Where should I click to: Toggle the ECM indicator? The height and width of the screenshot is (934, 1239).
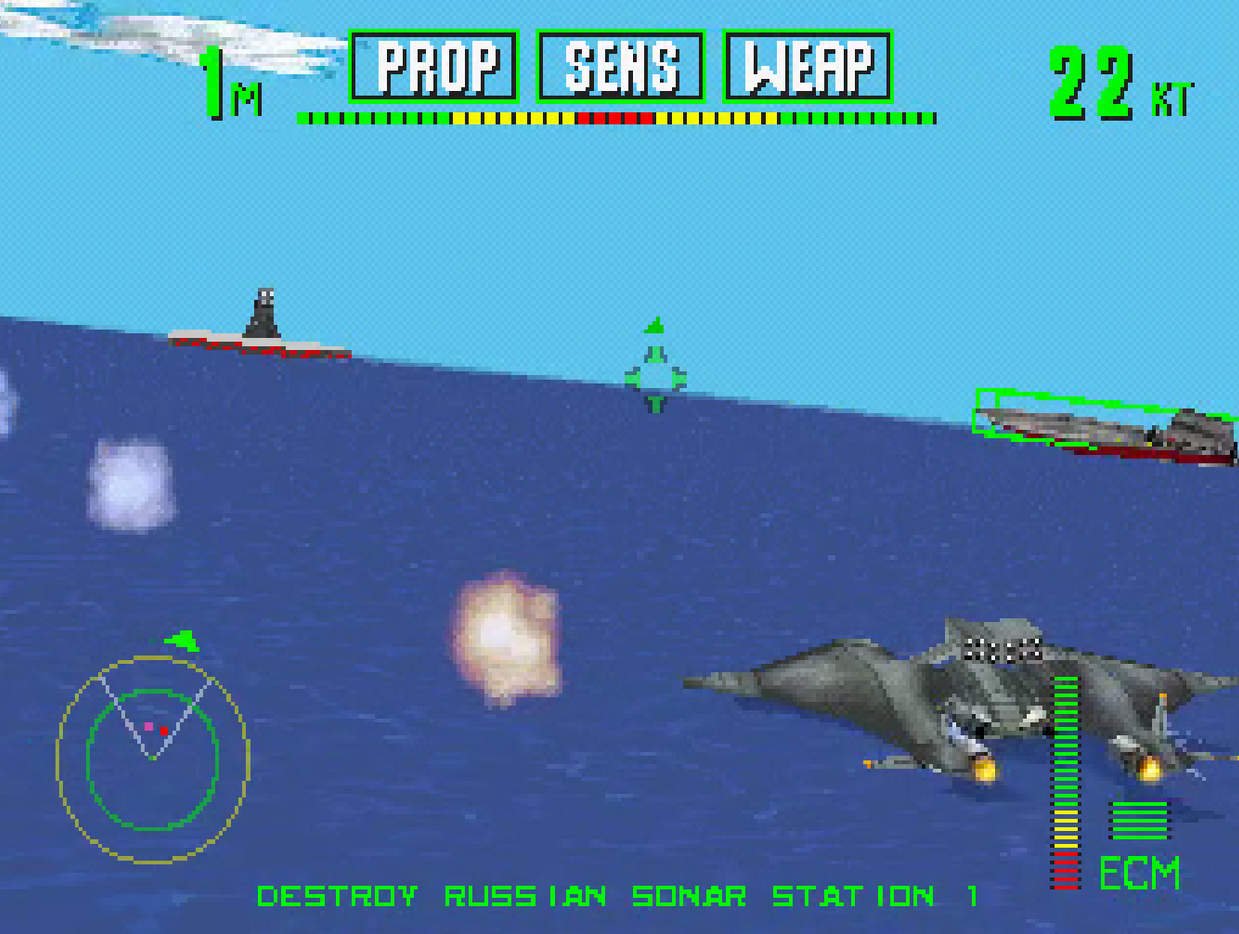tap(1139, 872)
